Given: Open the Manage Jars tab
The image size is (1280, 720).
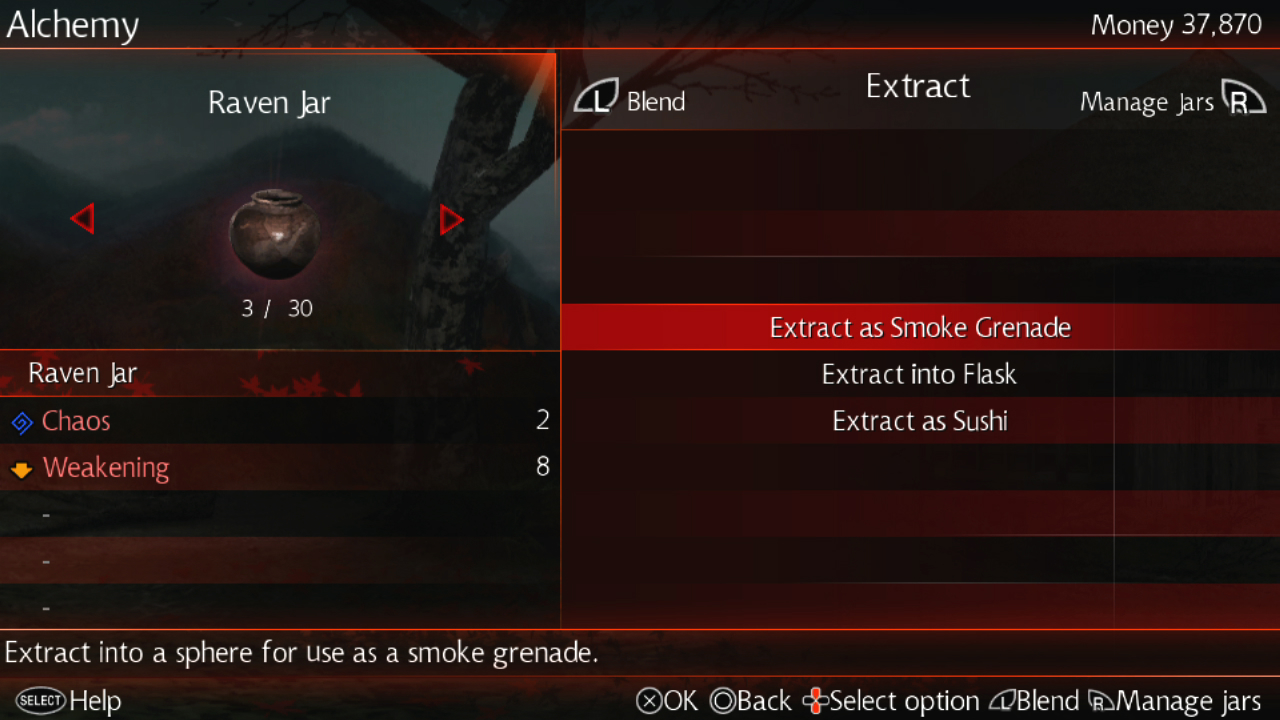Looking at the screenshot, I should click(1172, 101).
